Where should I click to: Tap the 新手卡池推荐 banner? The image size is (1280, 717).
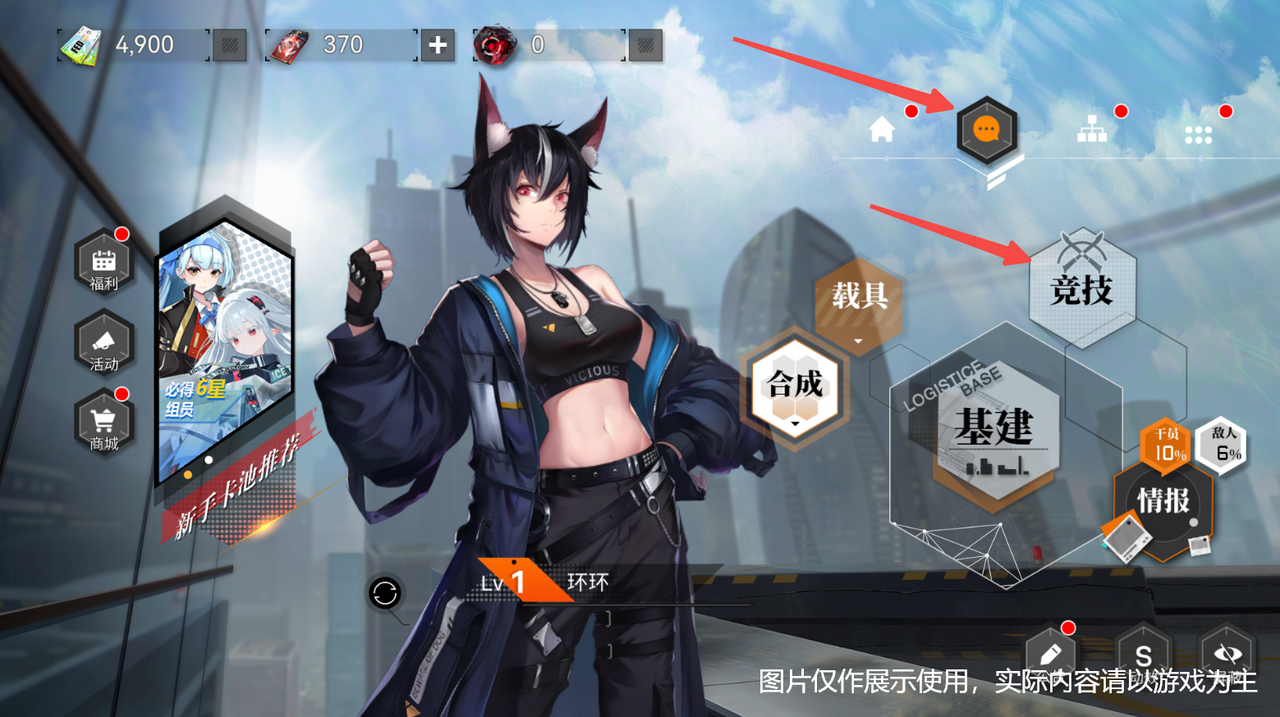pyautogui.click(x=224, y=360)
